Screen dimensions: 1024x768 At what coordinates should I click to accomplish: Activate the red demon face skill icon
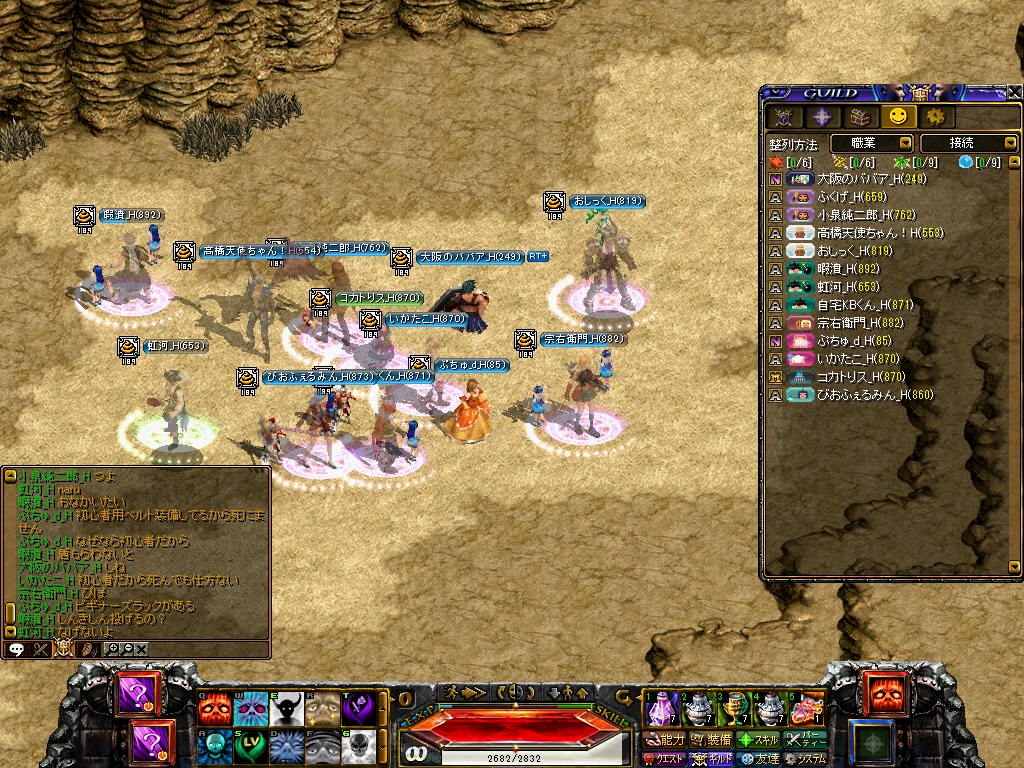tap(214, 708)
